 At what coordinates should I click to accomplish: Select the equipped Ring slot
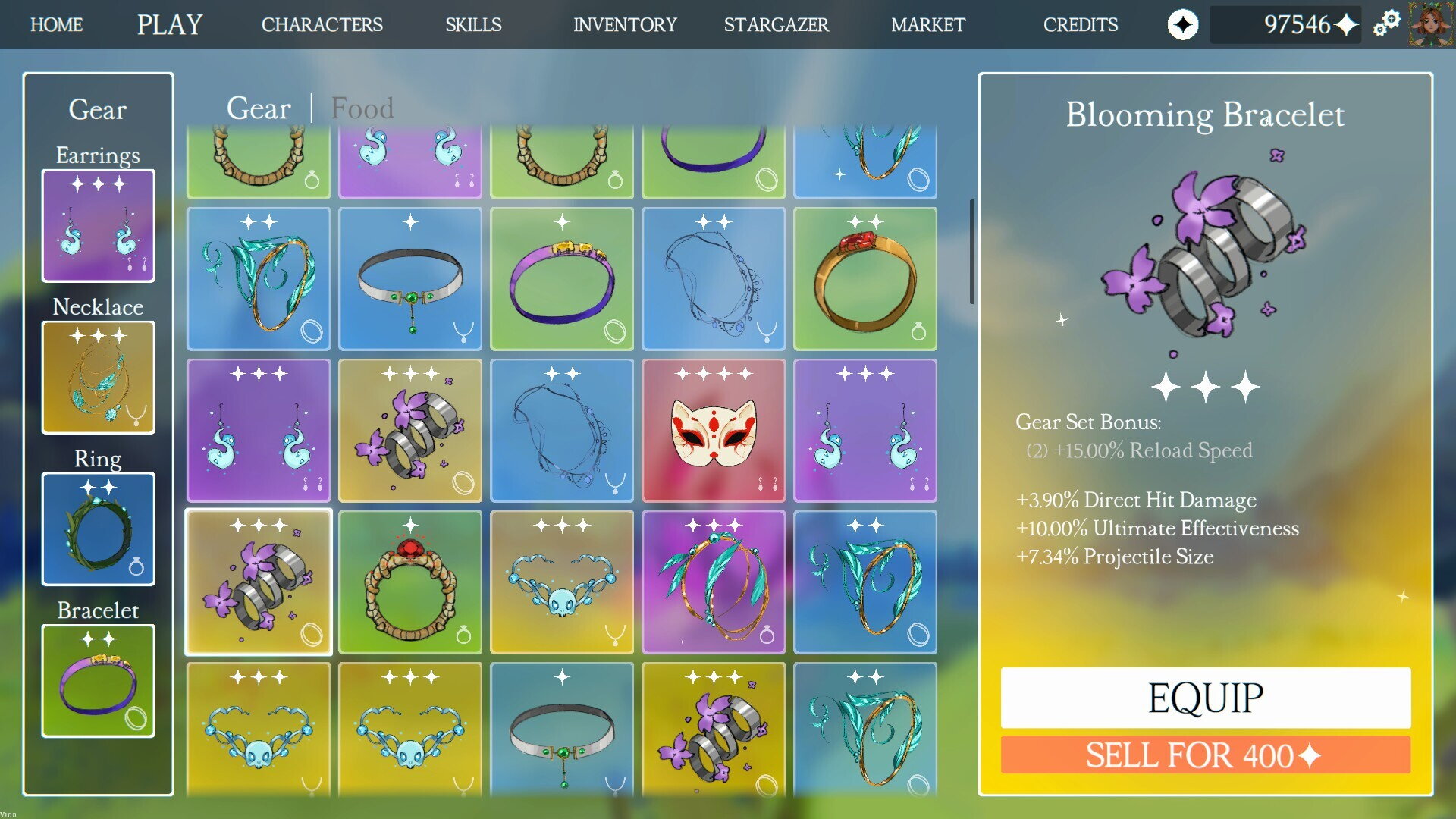pyautogui.click(x=99, y=529)
